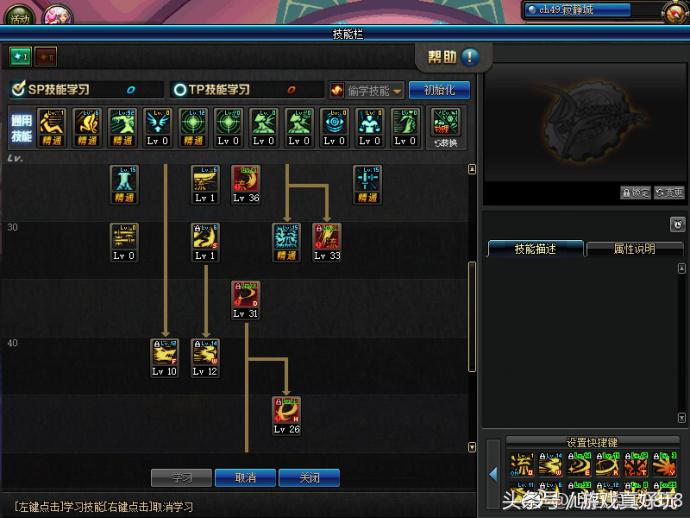Switch to the 属性说明 tab

634,249
